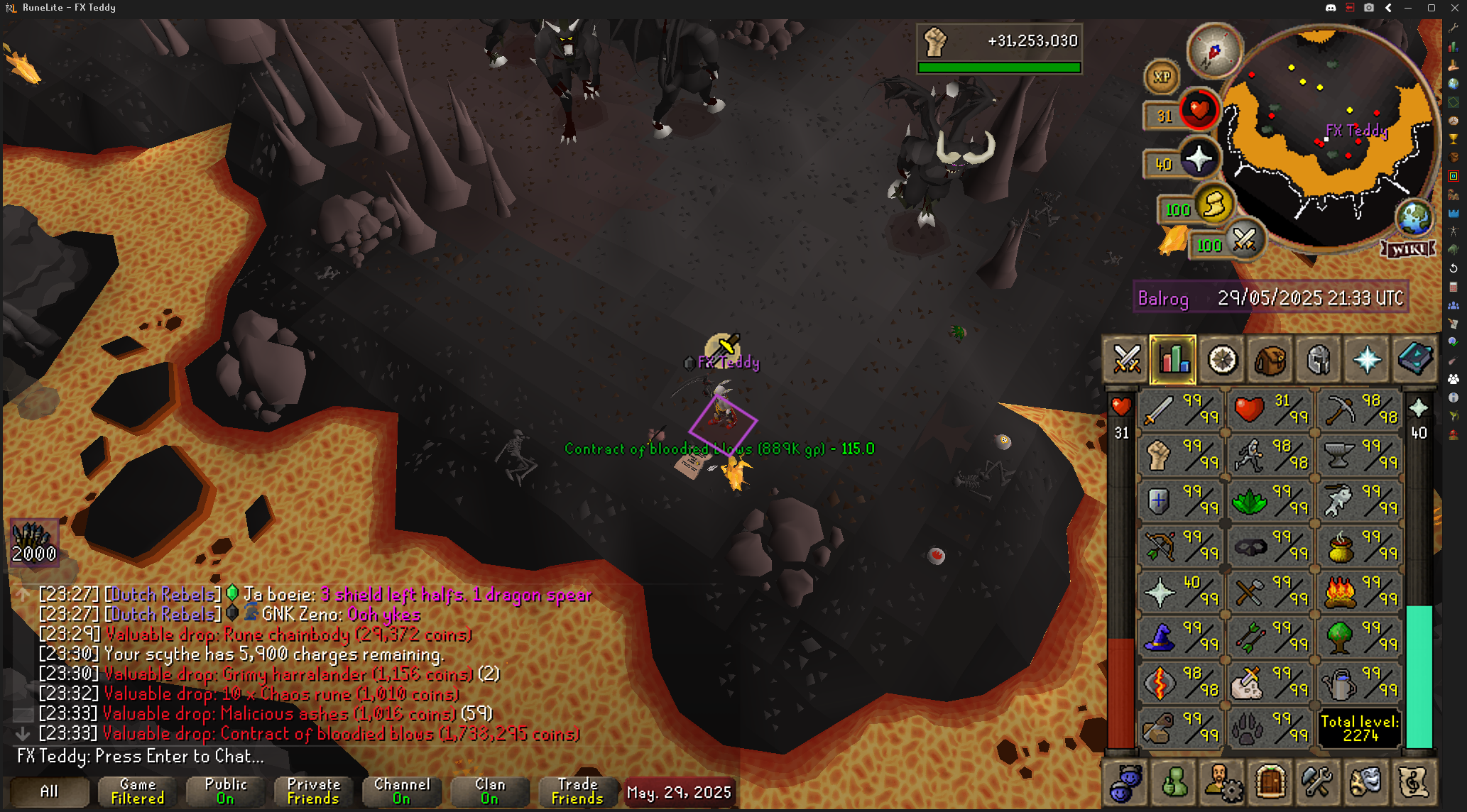
Task: Switch to the Quest List tab
Action: click(1222, 359)
